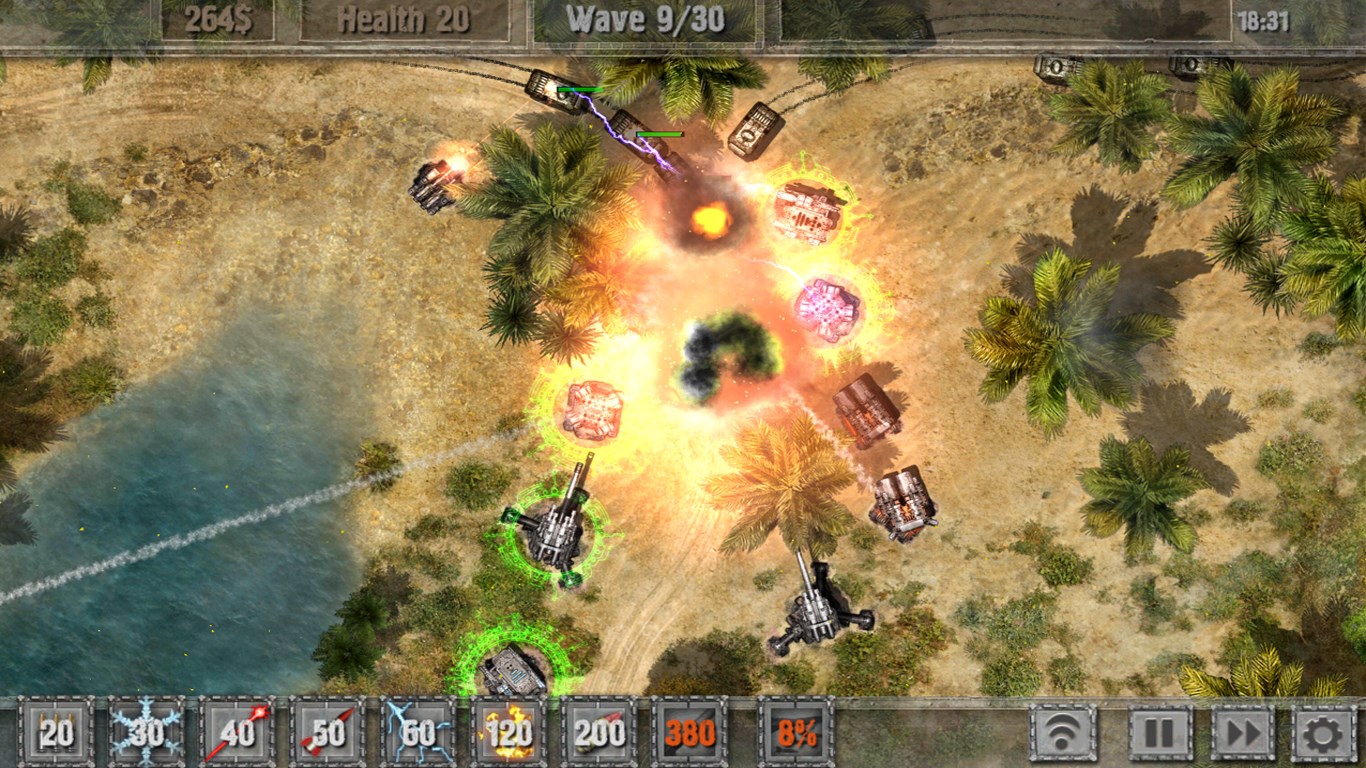Screen dimensions: 1366x768
Task: Activate the orange 8% button
Action: (796, 733)
